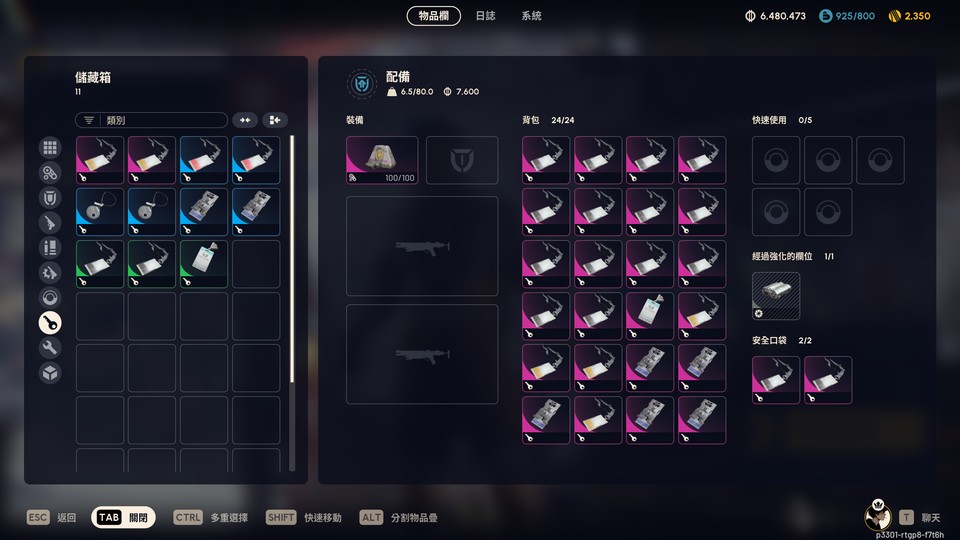
Task: Click the stash button right of the inward arrows
Action: tap(275, 120)
